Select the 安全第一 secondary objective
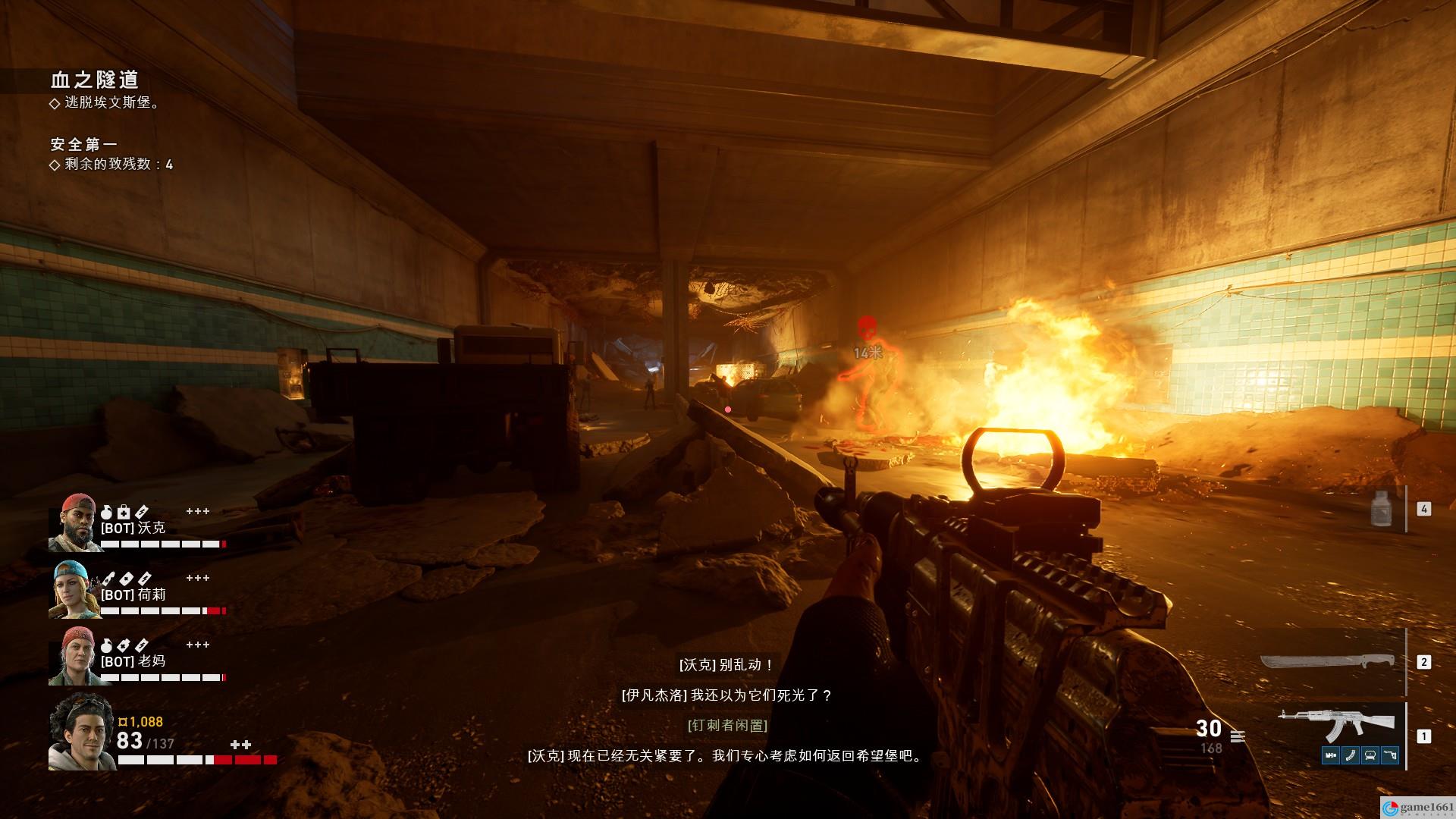 coord(84,144)
